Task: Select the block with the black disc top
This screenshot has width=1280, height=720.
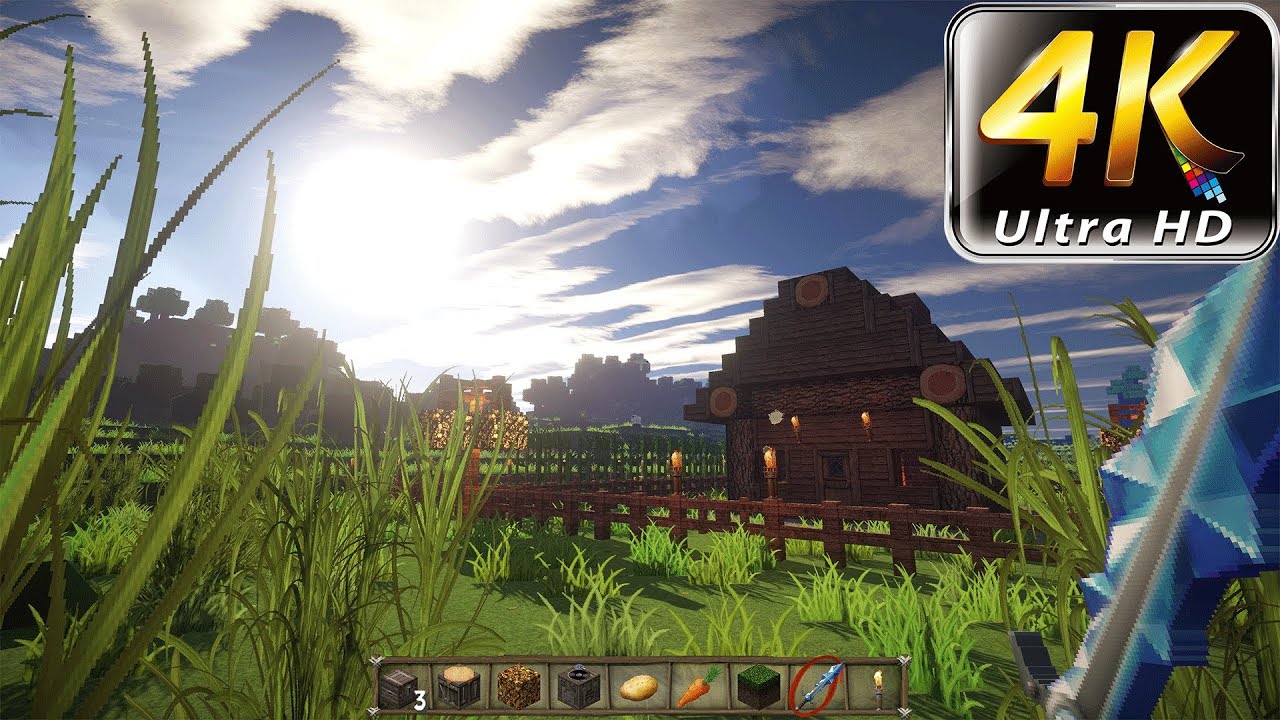Action: (x=580, y=688)
